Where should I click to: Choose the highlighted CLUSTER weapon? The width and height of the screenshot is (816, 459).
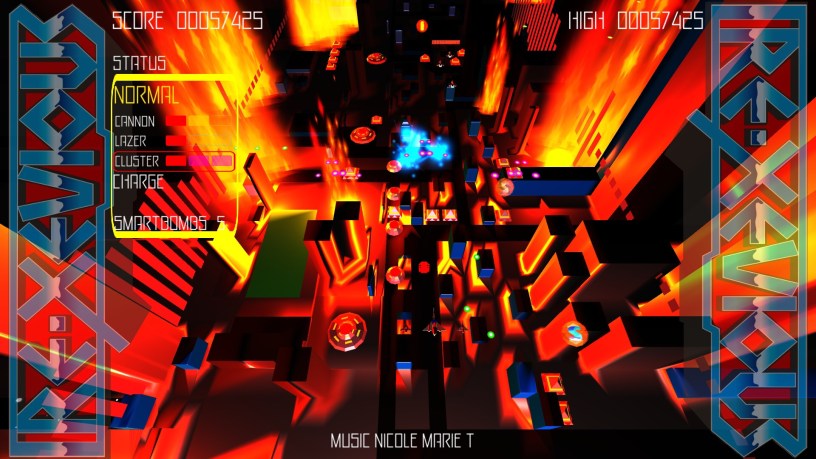point(173,161)
